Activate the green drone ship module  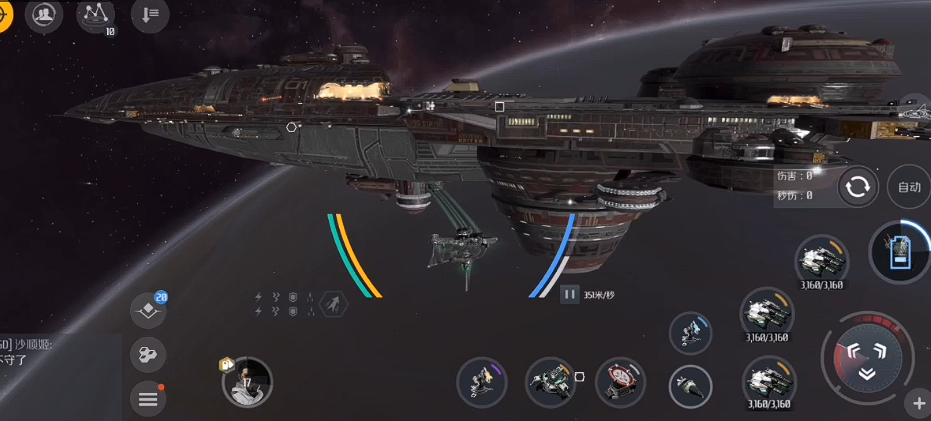(549, 381)
